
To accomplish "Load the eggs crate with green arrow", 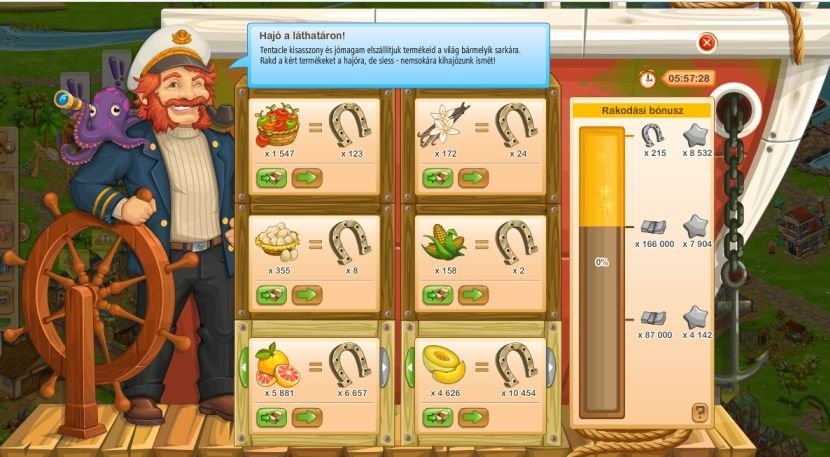I will (x=306, y=295).
